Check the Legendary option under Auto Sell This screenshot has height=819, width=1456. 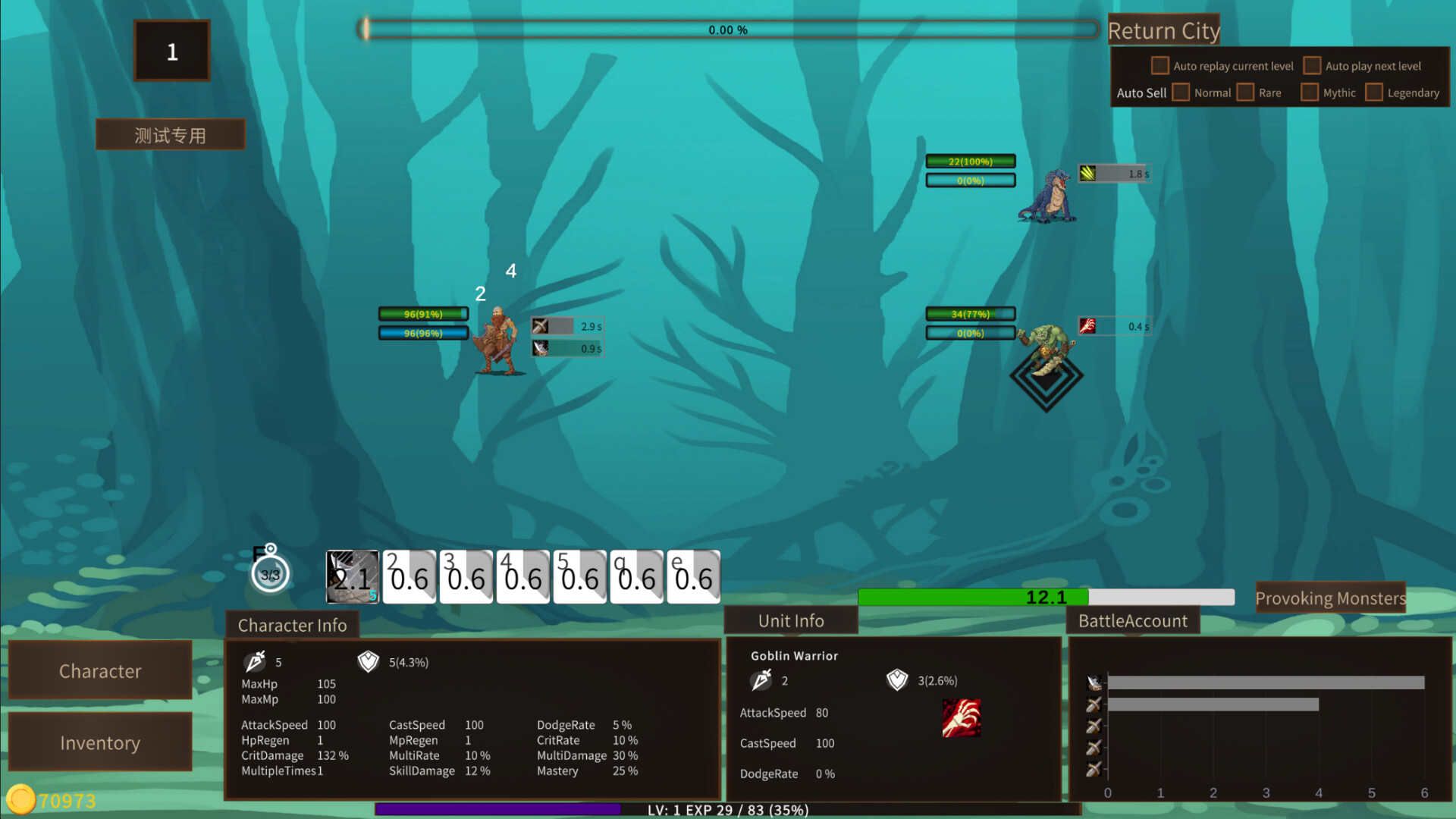click(1374, 92)
